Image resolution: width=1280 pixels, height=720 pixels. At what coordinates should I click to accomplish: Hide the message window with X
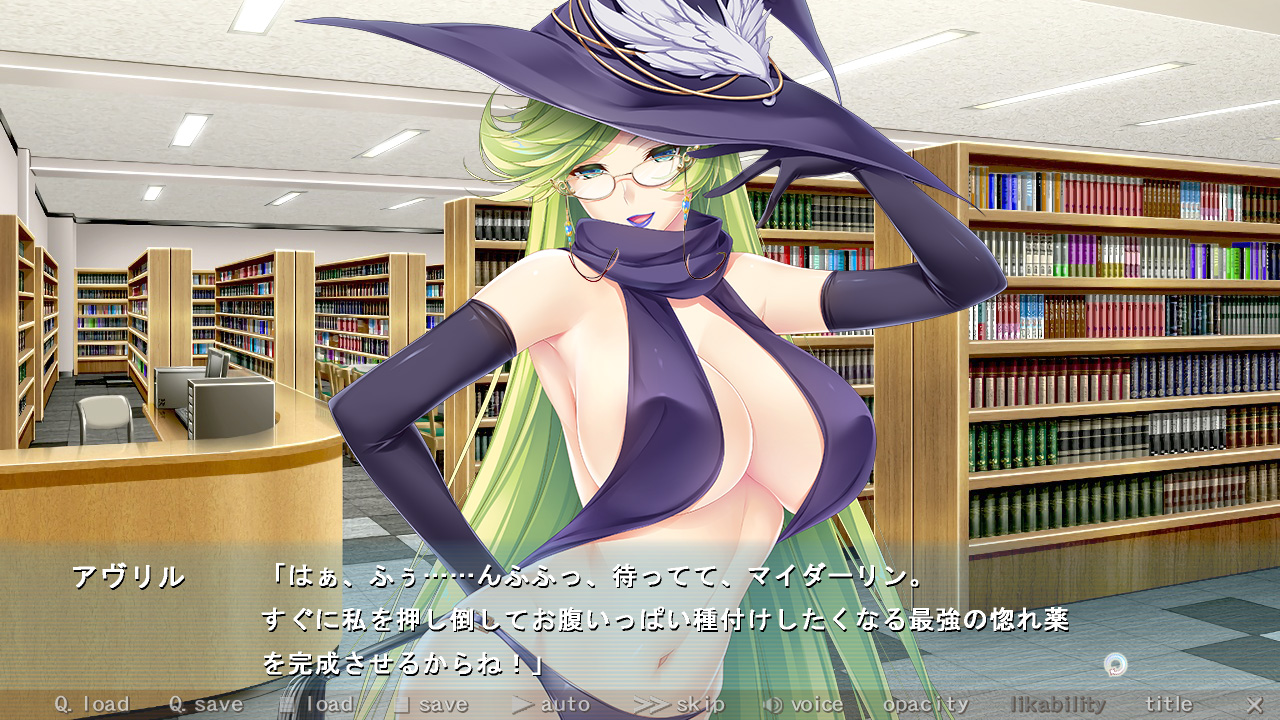pos(1254,704)
